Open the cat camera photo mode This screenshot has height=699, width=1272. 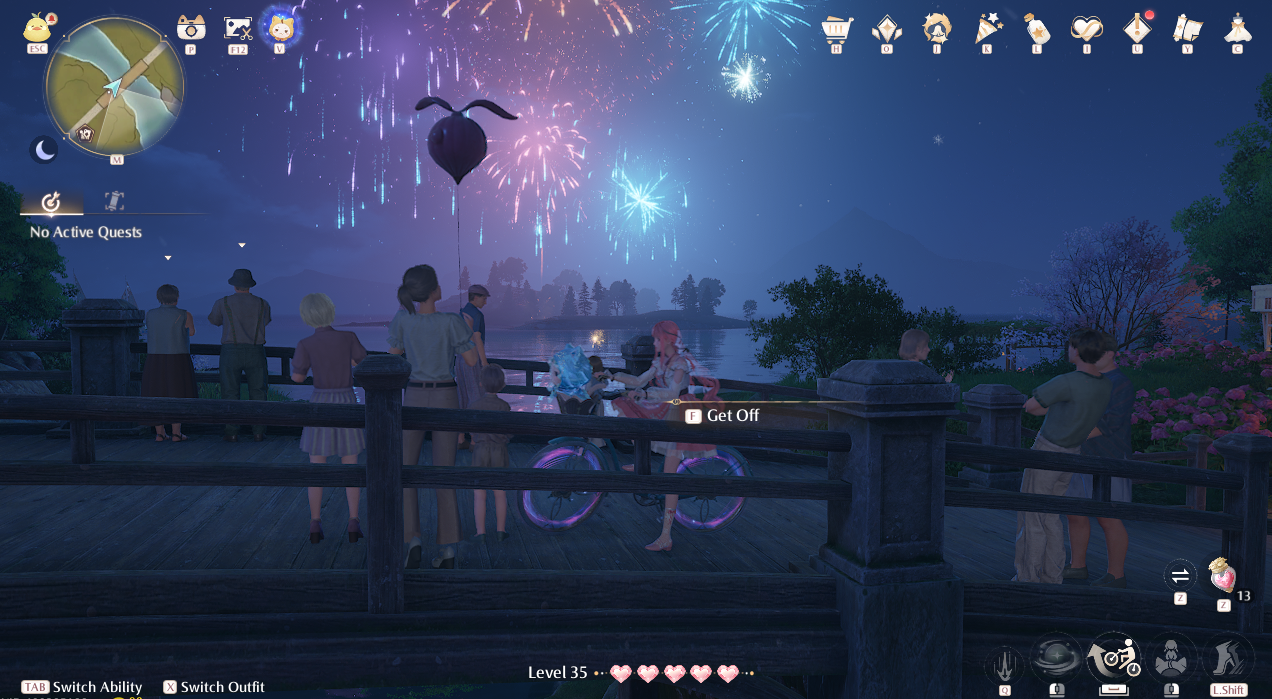pos(190,27)
